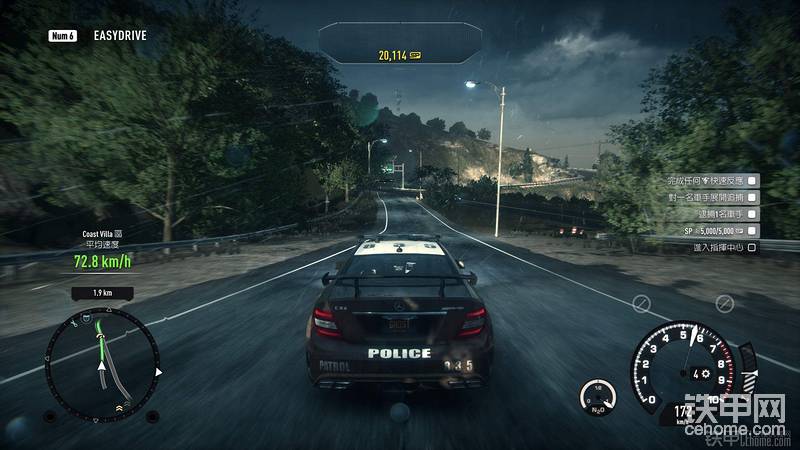Toggle the 逮捕1名車手 objective checkbox
Image resolution: width=800 pixels, height=450 pixels.
pyautogui.click(x=752, y=214)
